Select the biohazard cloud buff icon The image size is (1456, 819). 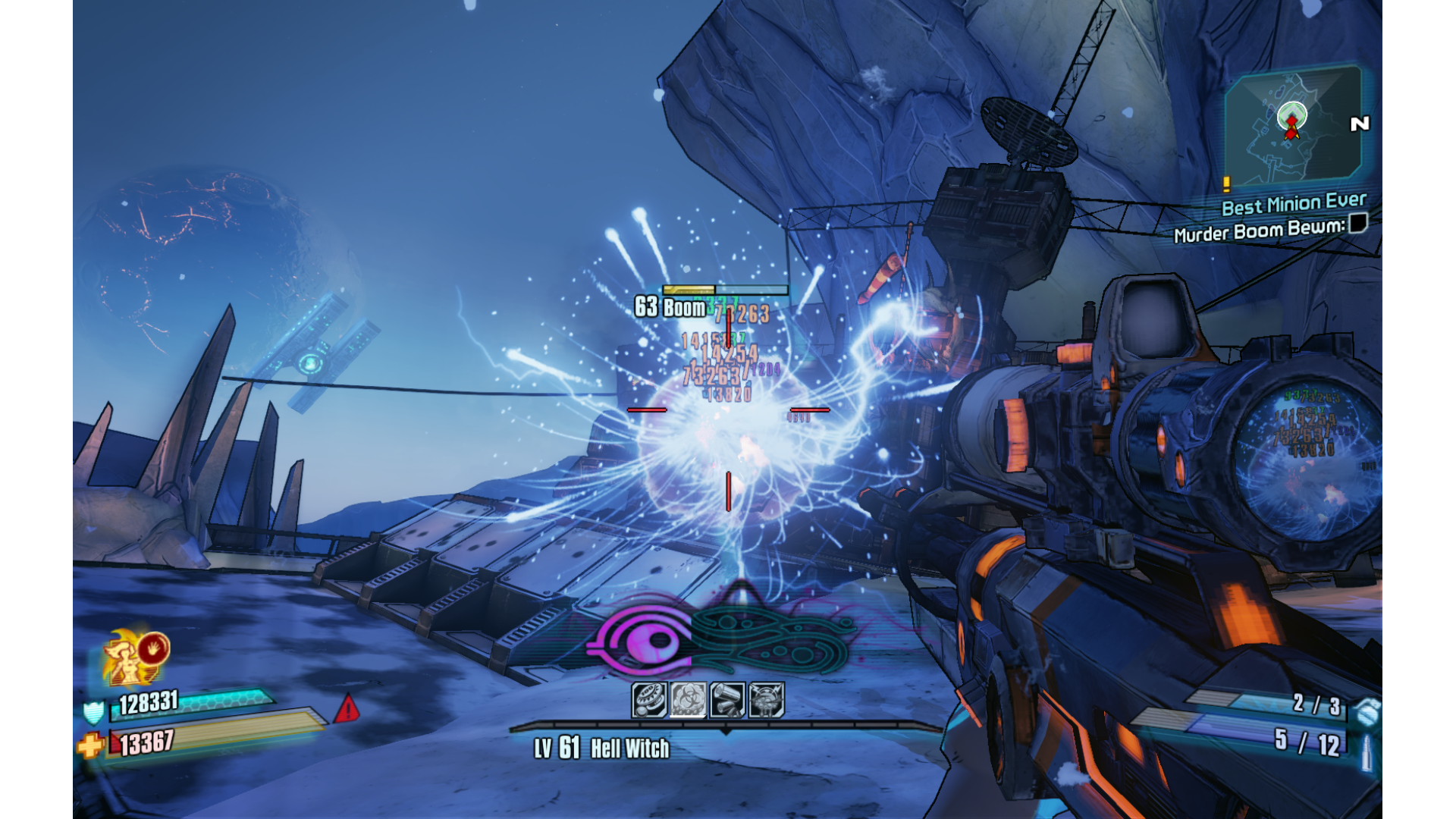688,699
